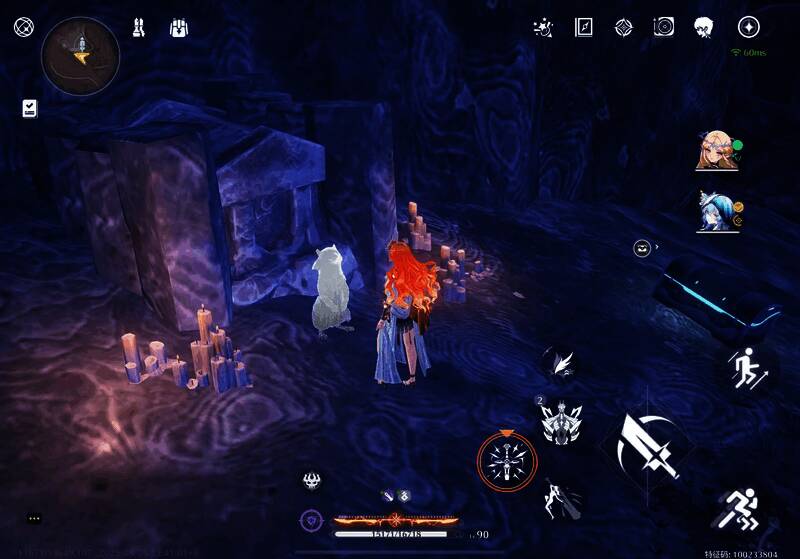Open the quest checklist icon
Viewport: 800px width, 559px height.
click(x=29, y=108)
